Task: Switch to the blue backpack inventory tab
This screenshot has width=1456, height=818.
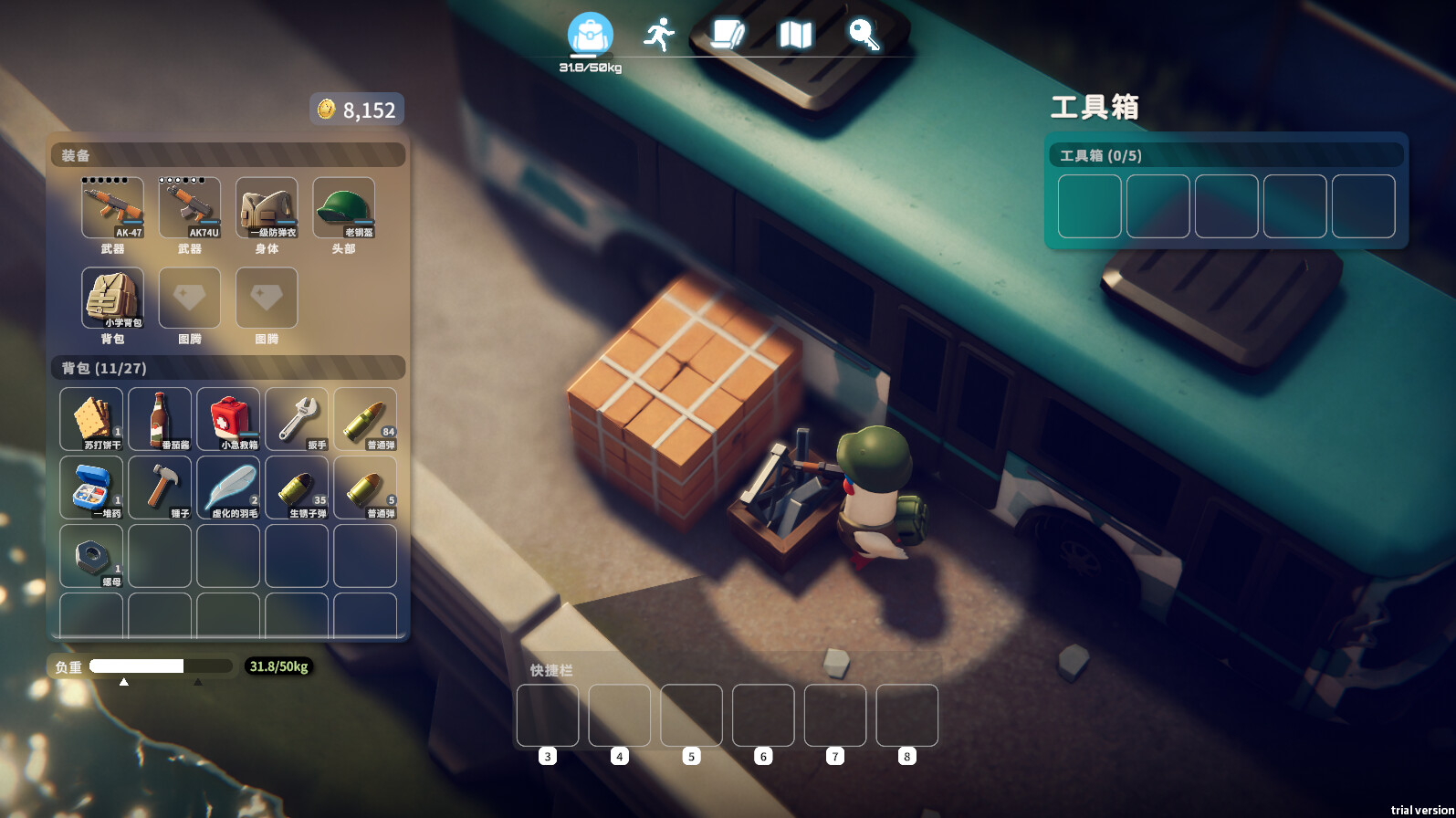Action: tap(590, 32)
